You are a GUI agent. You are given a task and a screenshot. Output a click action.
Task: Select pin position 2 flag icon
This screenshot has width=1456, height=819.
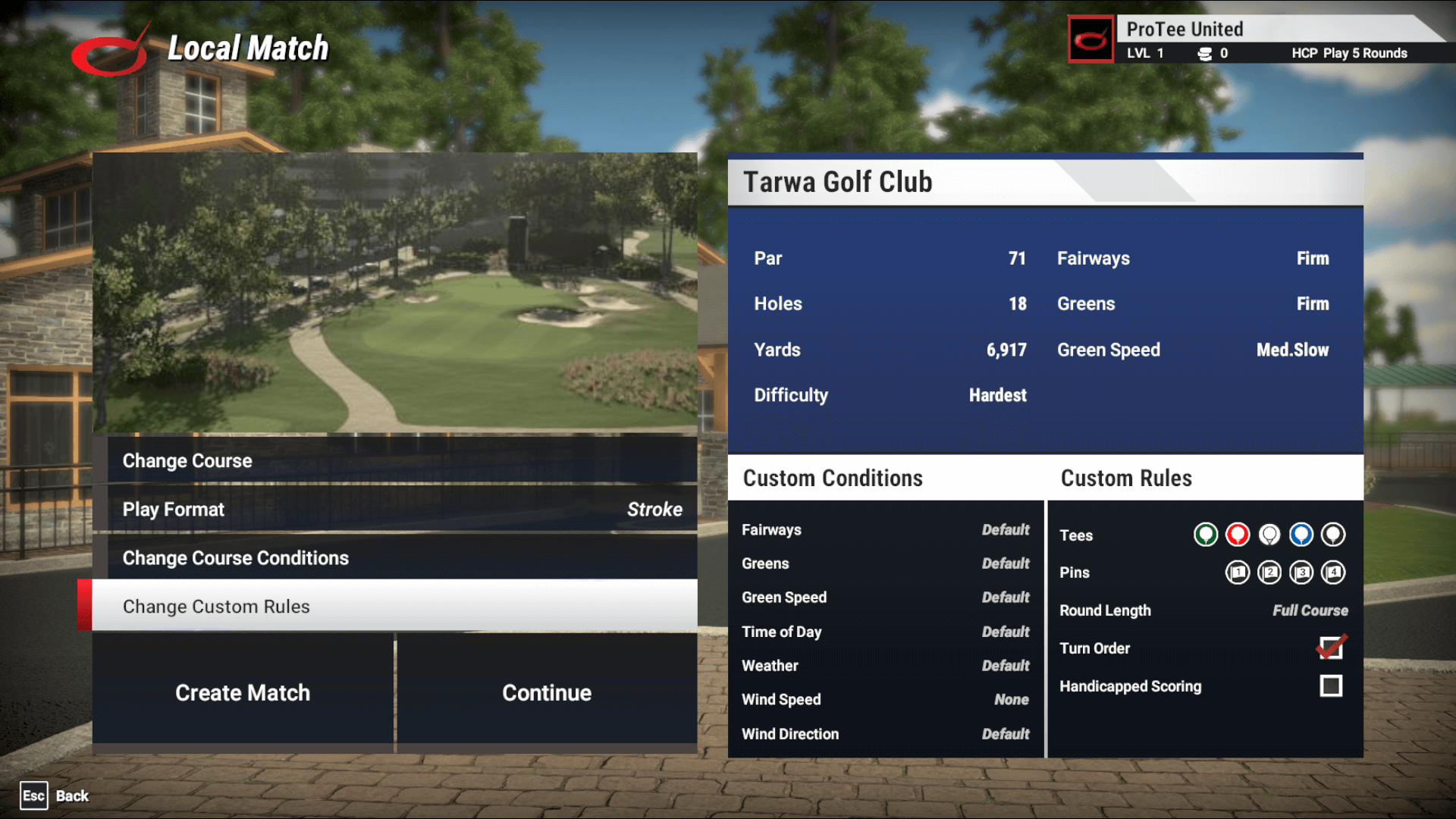click(1270, 574)
